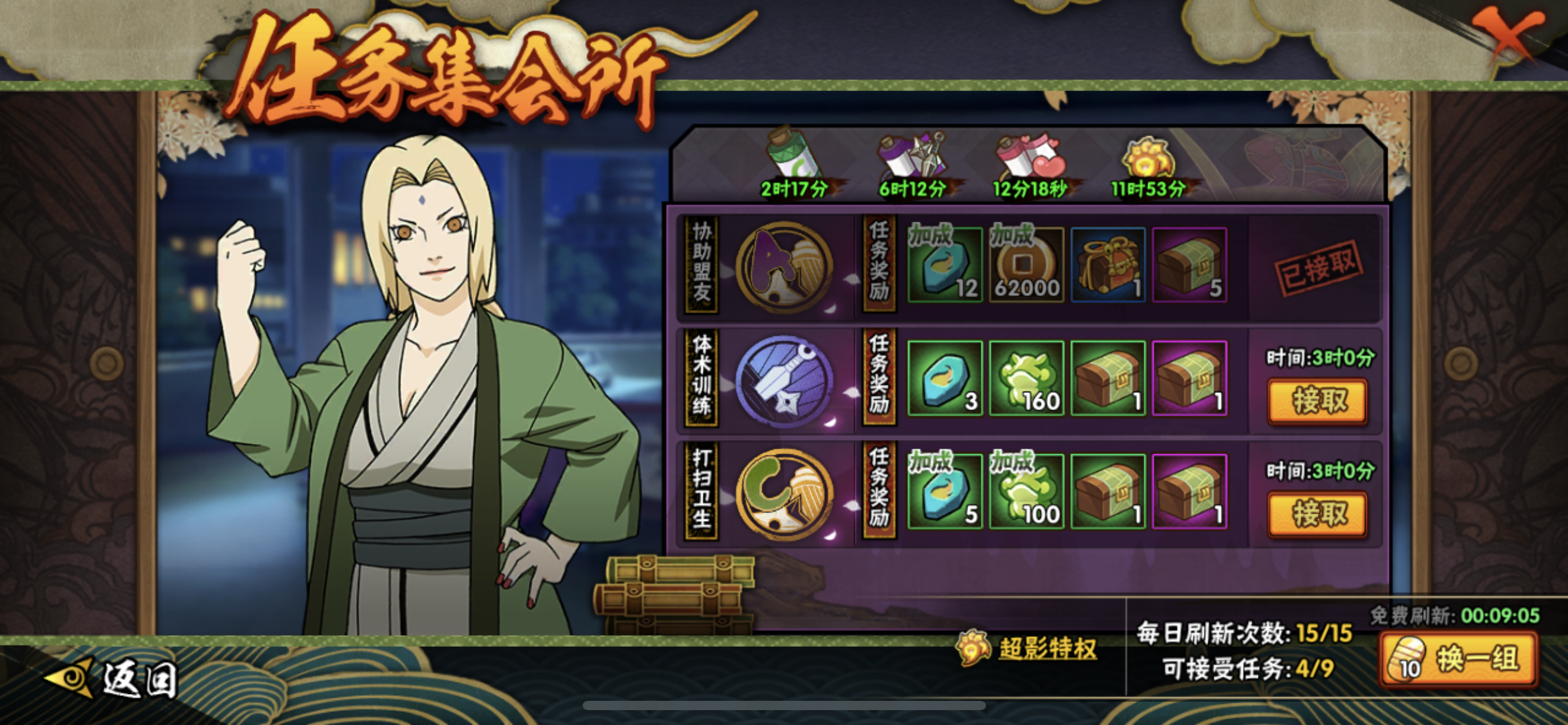
Task: Open the C-rank 打扫卫生 mission emblem
Action: [784, 493]
